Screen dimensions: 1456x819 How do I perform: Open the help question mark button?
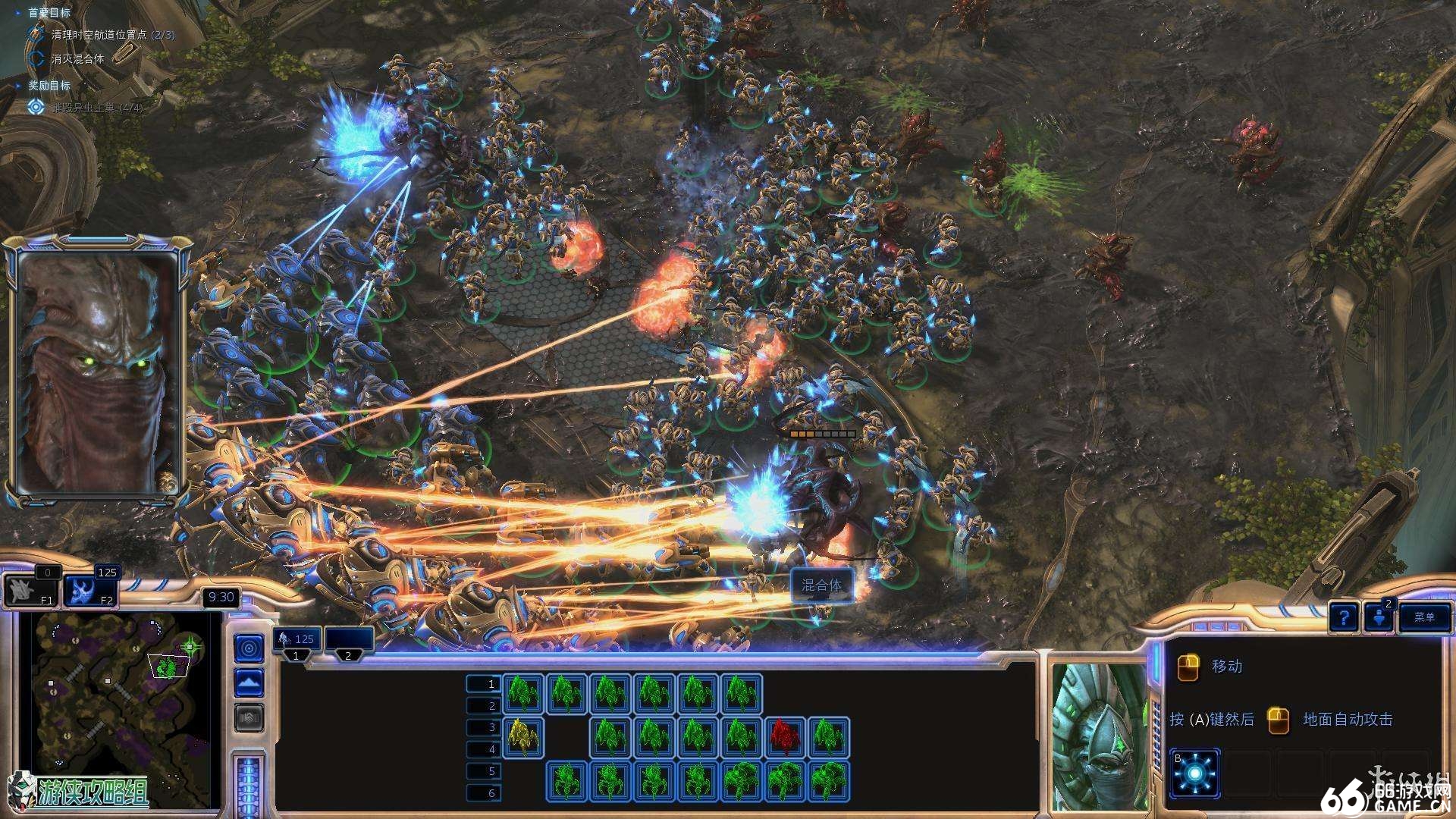click(x=1343, y=617)
